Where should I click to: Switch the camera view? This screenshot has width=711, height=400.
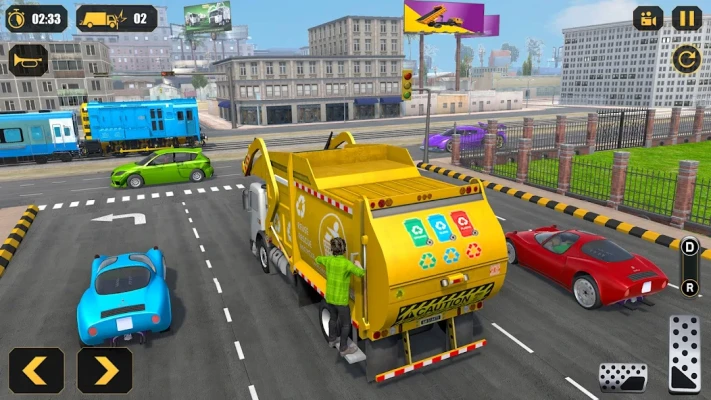coord(648,18)
